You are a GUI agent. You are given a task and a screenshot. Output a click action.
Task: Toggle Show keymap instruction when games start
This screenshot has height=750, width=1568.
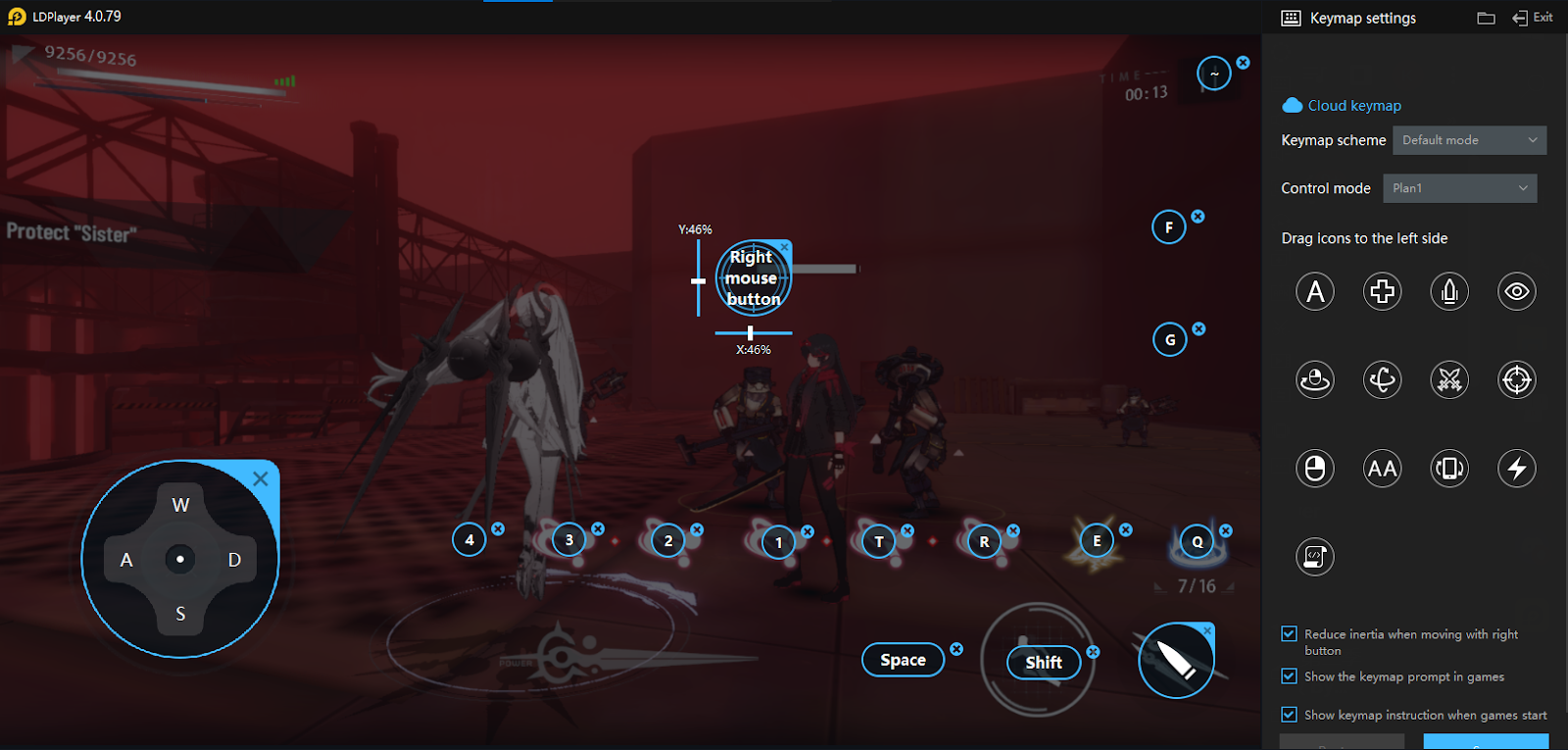click(1290, 715)
